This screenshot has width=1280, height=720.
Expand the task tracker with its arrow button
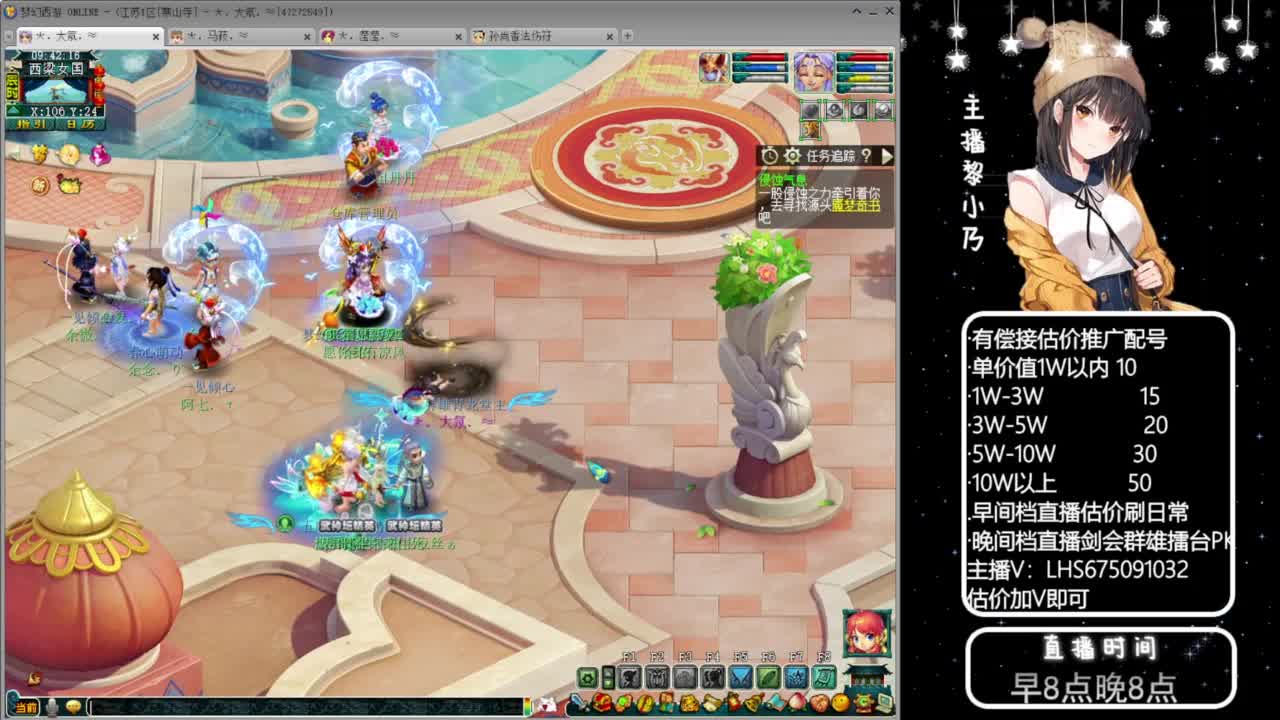click(x=886, y=155)
